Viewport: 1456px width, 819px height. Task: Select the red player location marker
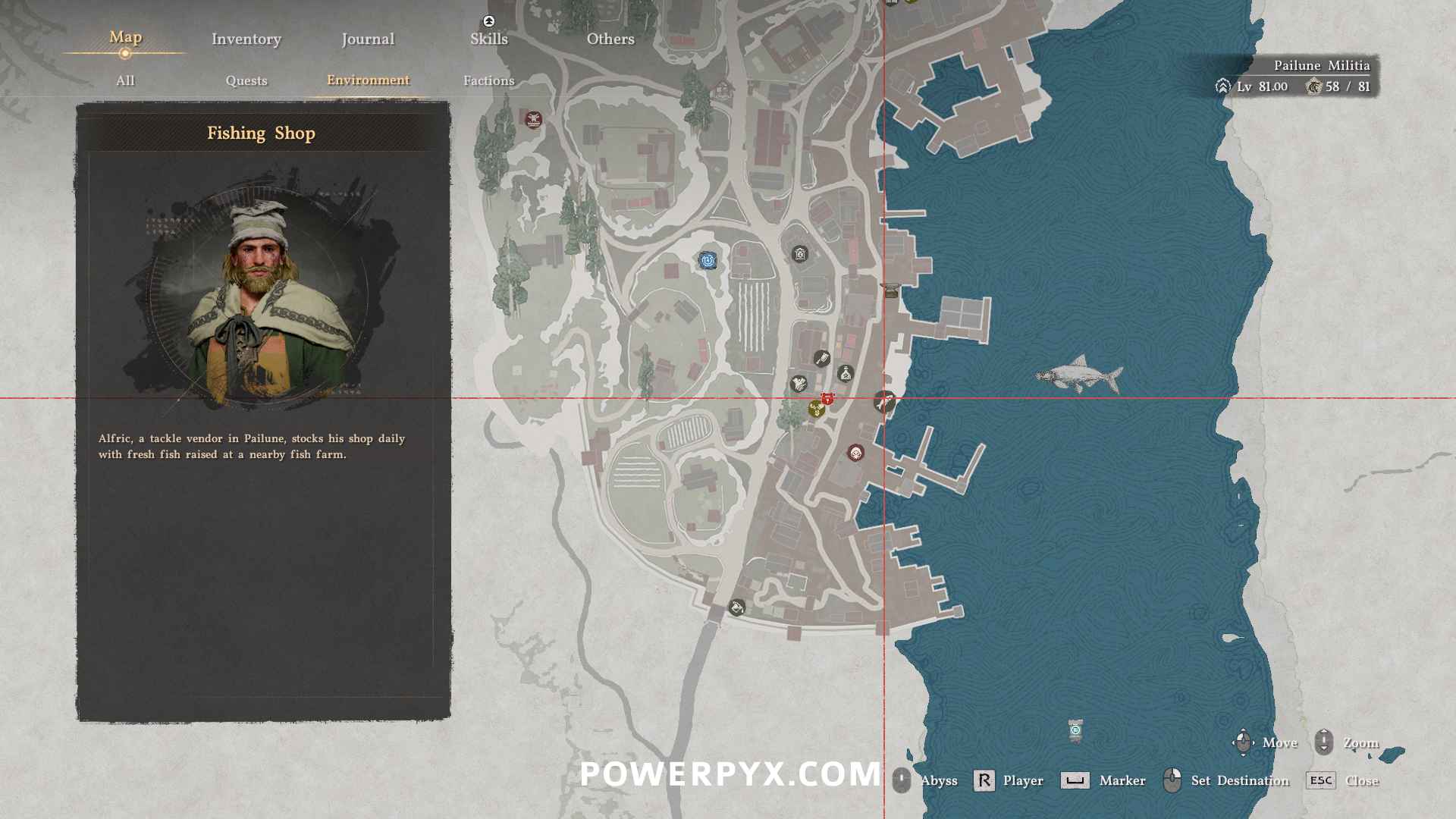point(827,399)
